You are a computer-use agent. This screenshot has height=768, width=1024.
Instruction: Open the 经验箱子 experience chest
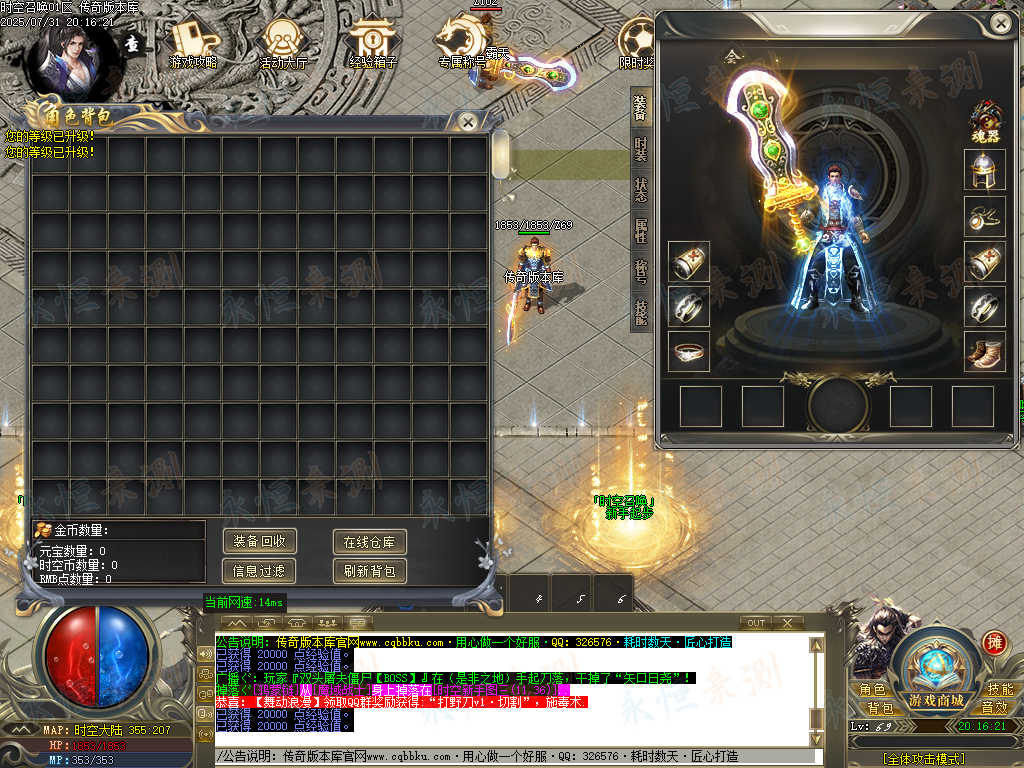[372, 44]
